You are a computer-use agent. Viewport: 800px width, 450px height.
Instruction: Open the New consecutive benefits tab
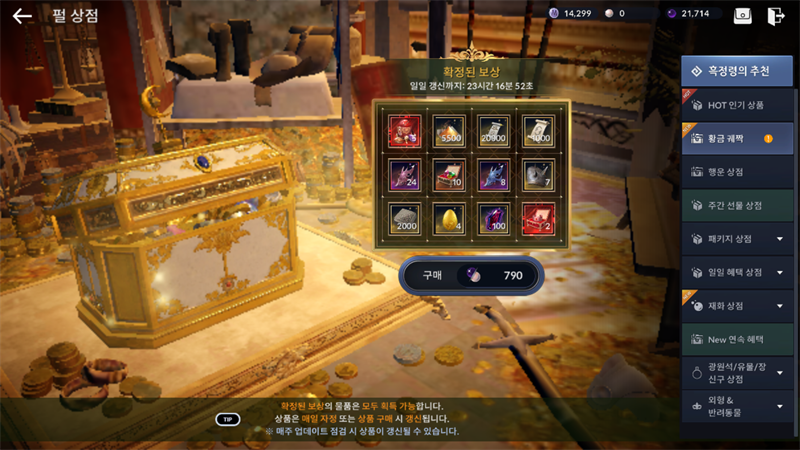[x=737, y=339]
